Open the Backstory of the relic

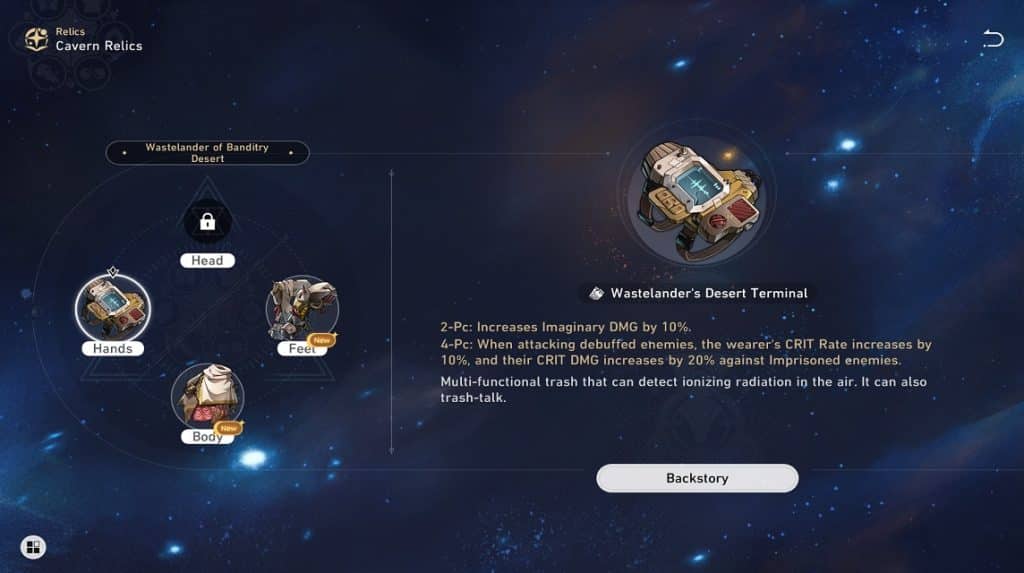pyautogui.click(x=697, y=478)
